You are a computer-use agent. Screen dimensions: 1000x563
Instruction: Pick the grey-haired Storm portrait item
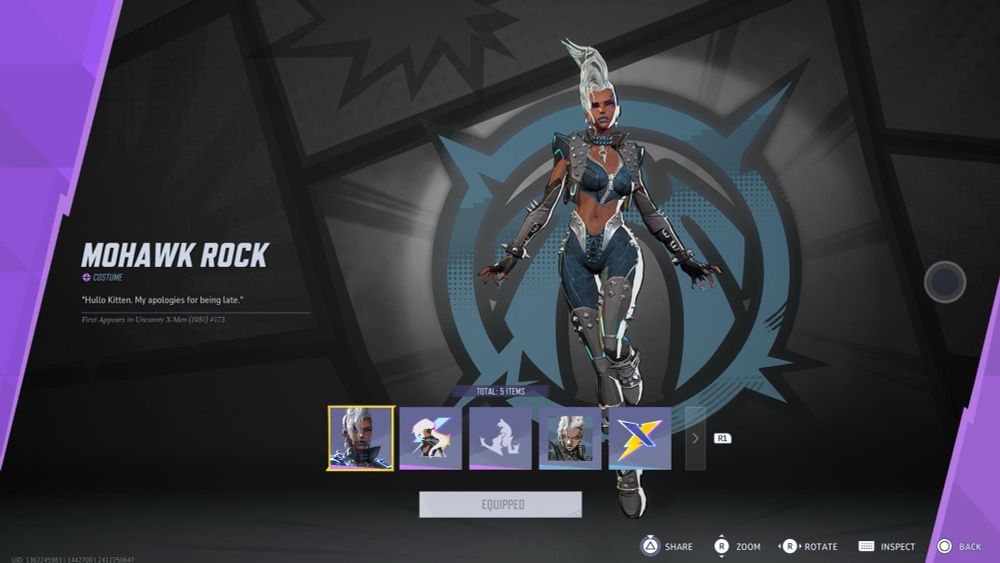tap(570, 438)
